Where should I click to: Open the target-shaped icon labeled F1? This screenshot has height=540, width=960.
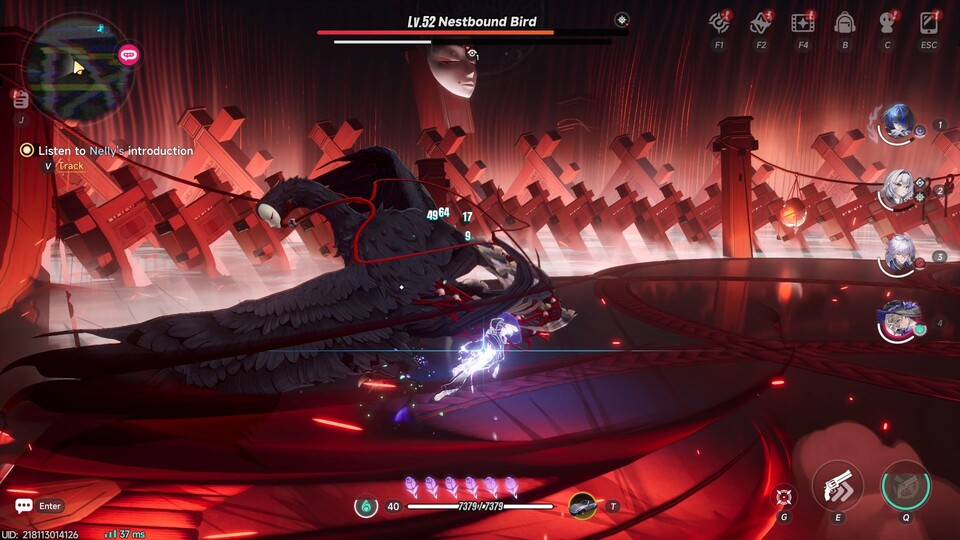tap(719, 23)
